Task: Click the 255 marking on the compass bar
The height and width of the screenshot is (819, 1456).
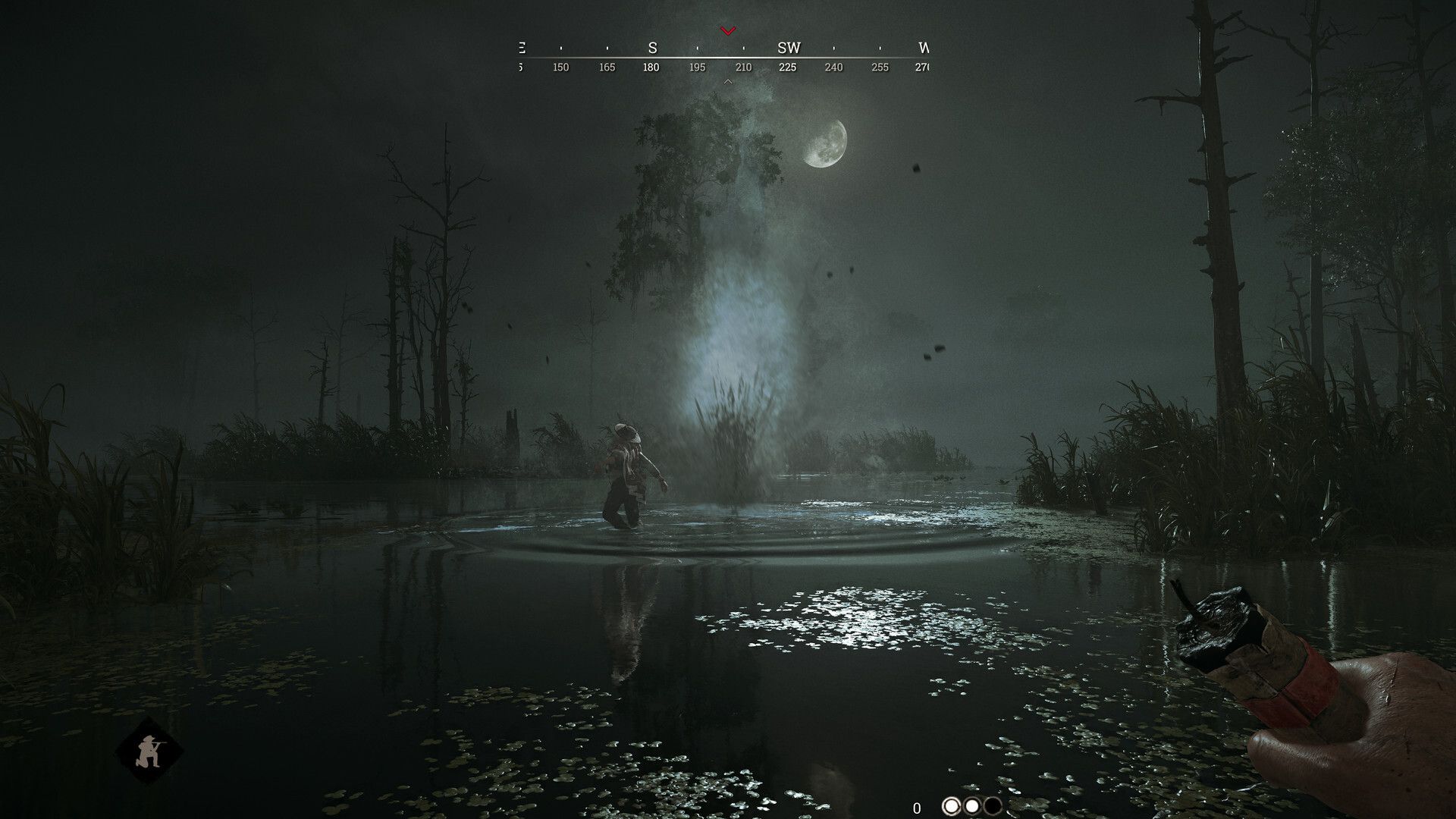Action: click(878, 67)
